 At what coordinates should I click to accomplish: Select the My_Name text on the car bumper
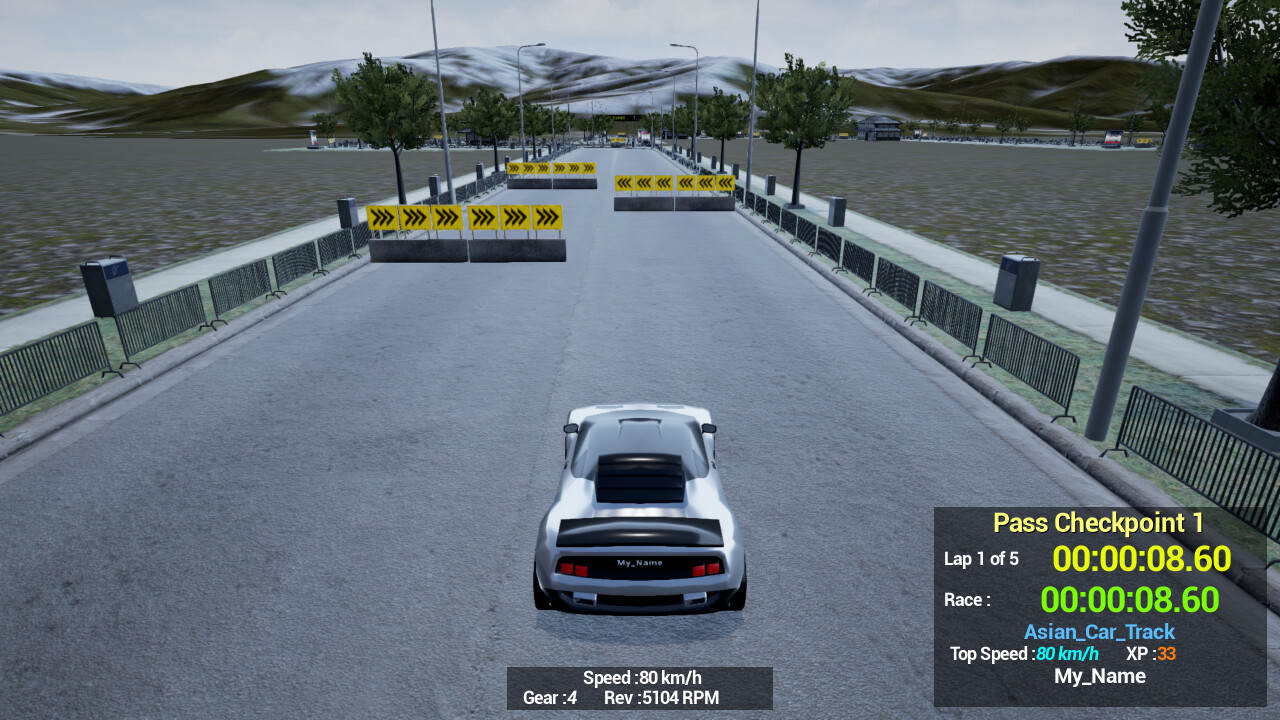point(640,563)
